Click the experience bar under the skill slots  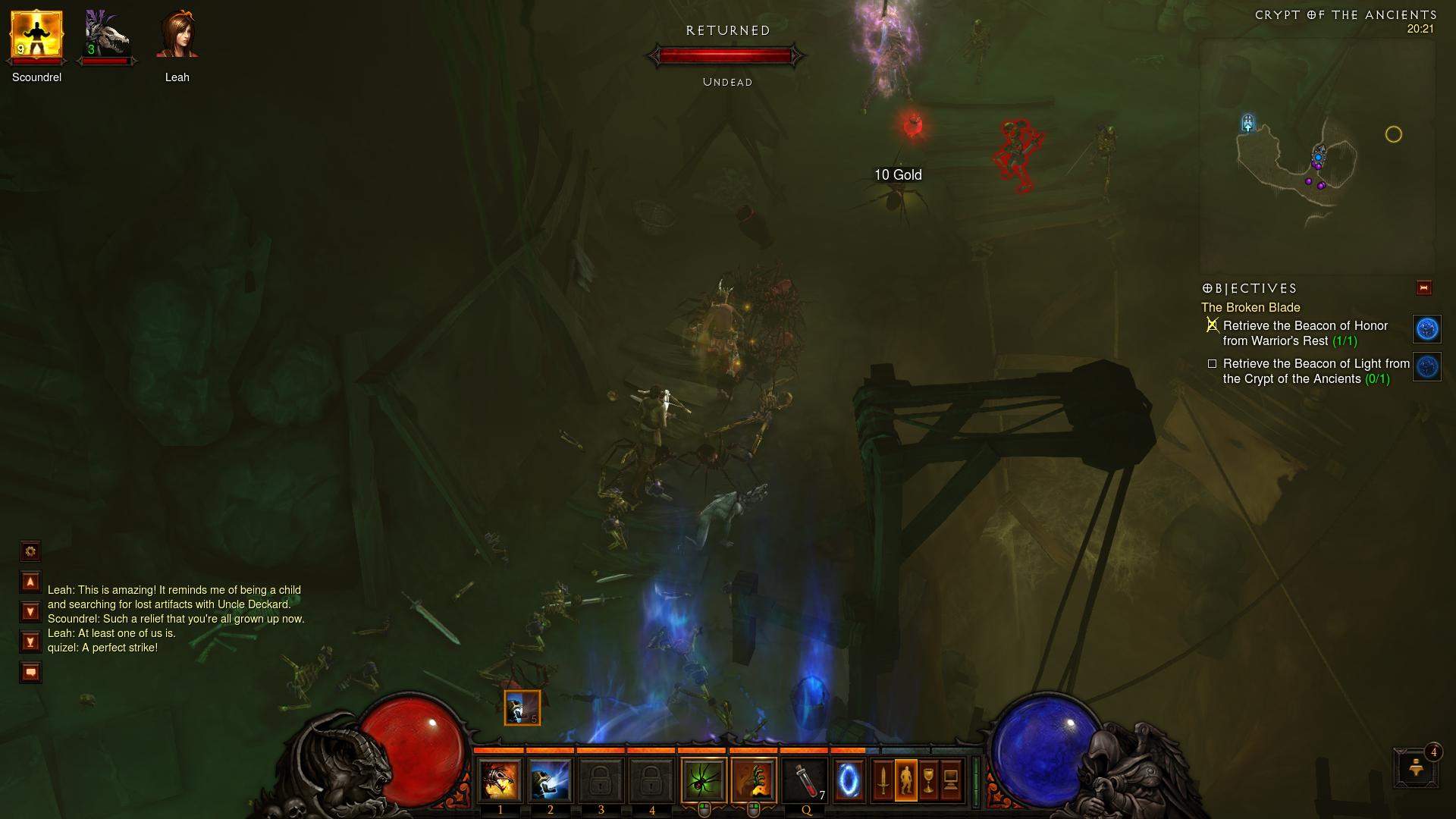click(x=728, y=751)
